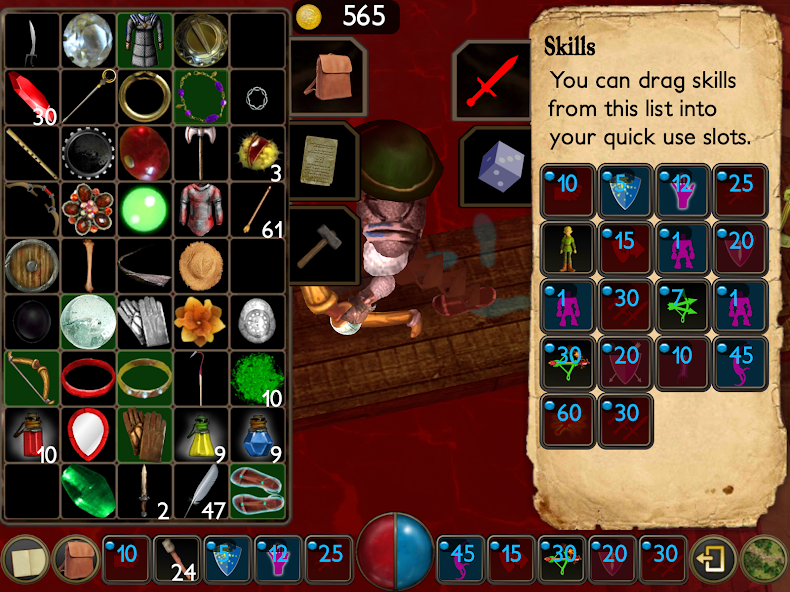Click the yellow exit arrow button
The width and height of the screenshot is (790, 592).
pos(714,561)
